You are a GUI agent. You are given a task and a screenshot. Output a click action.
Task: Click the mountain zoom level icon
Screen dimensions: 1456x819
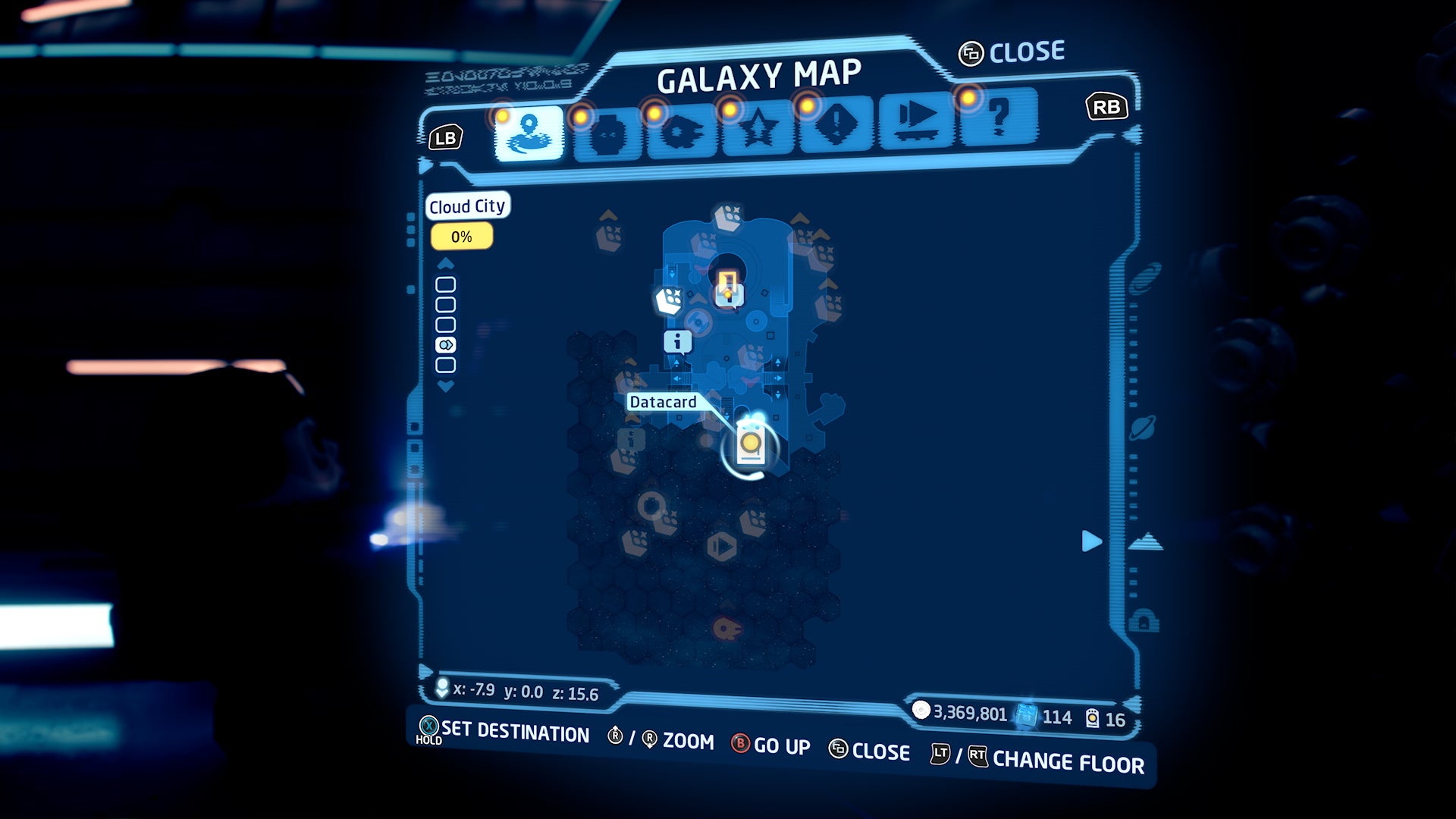point(1144,541)
